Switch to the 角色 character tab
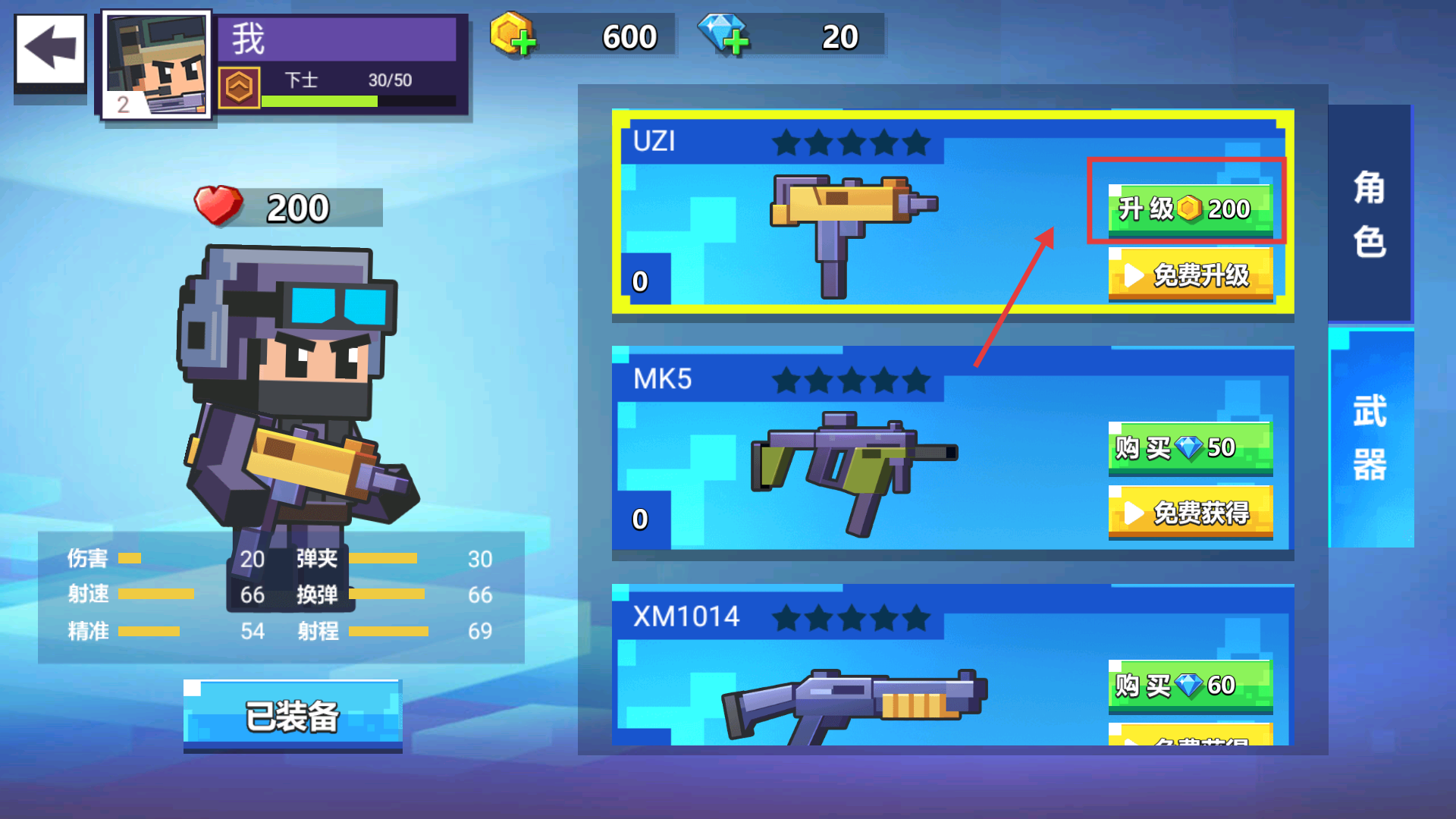 (1370, 214)
